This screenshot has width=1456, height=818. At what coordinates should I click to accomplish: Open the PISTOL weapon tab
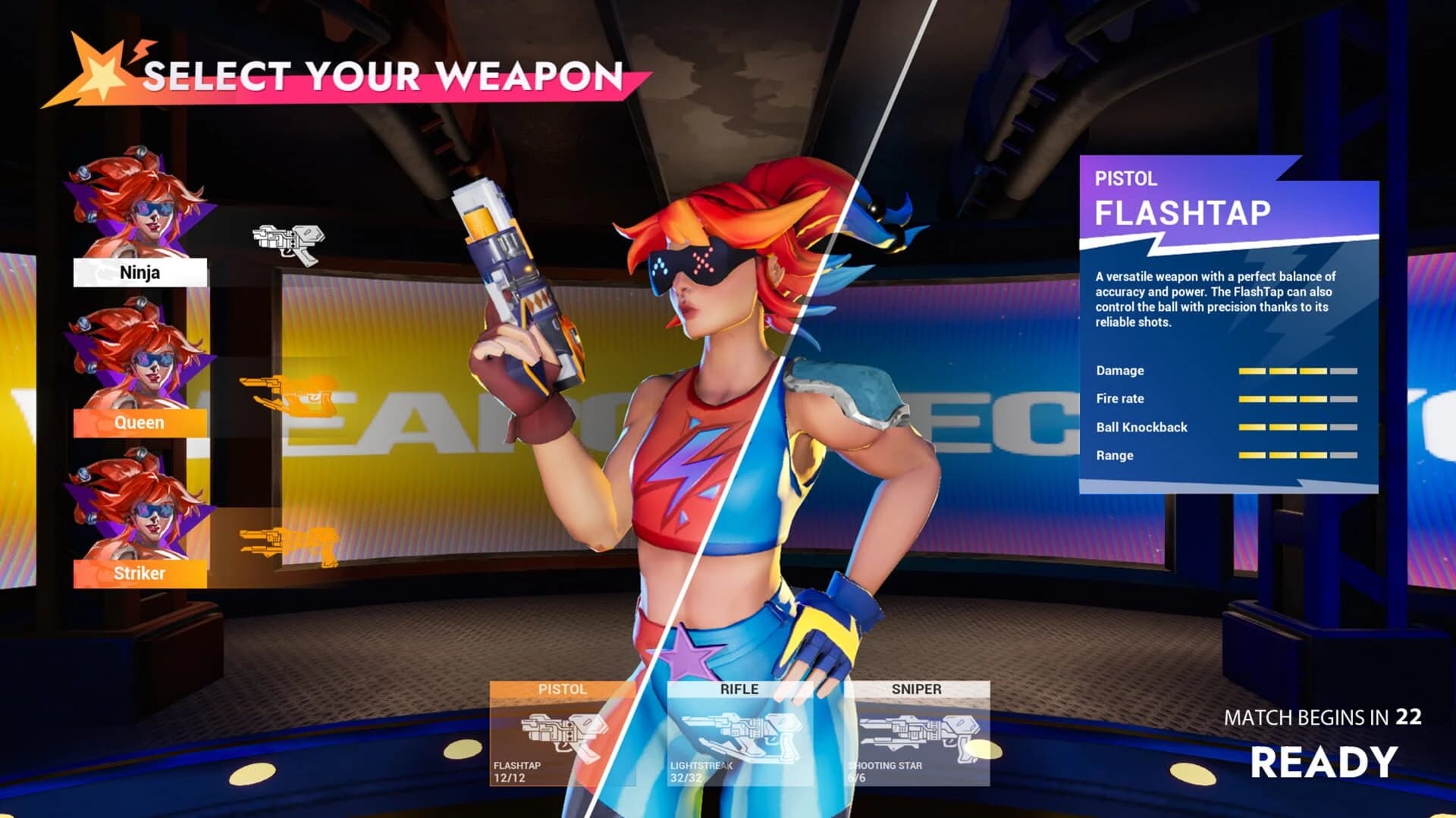pos(561,690)
